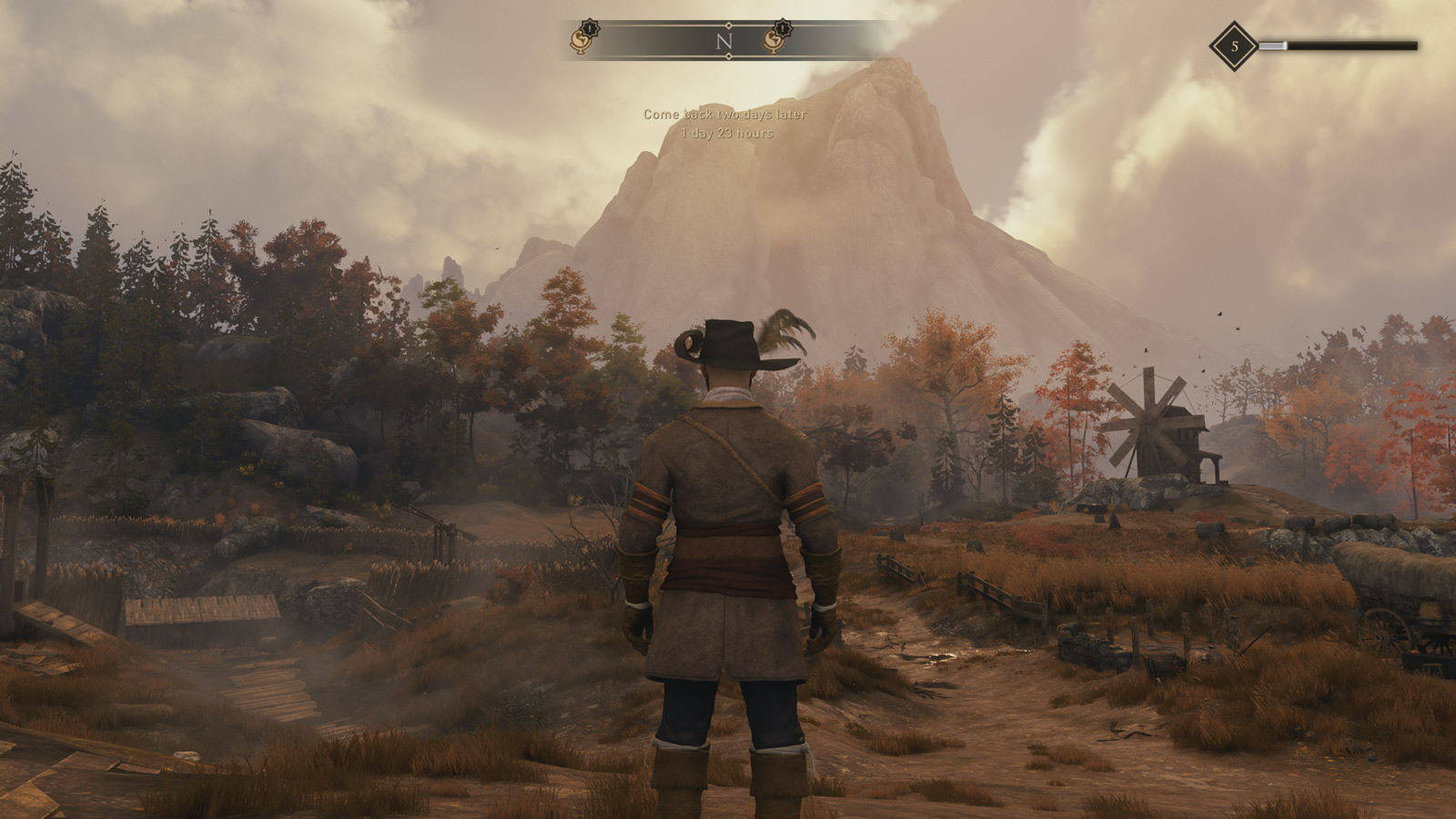Screen dimensions: 1456x819
Task: Select the left quest marker globe icon on compass
Action: (x=581, y=42)
